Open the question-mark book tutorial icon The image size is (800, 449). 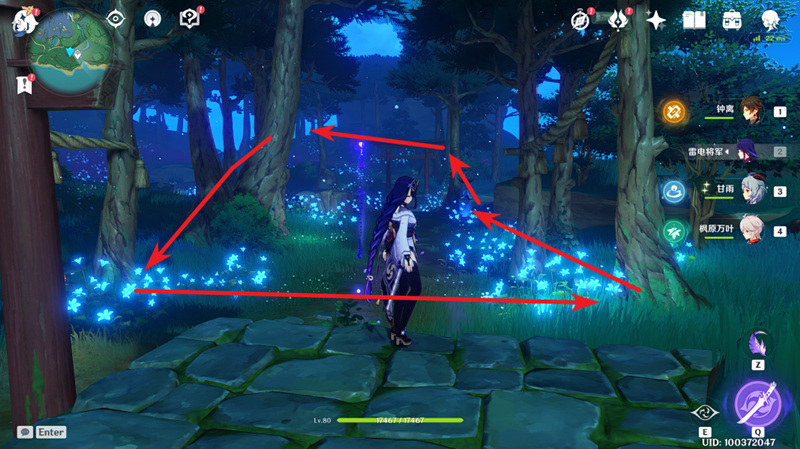(189, 19)
